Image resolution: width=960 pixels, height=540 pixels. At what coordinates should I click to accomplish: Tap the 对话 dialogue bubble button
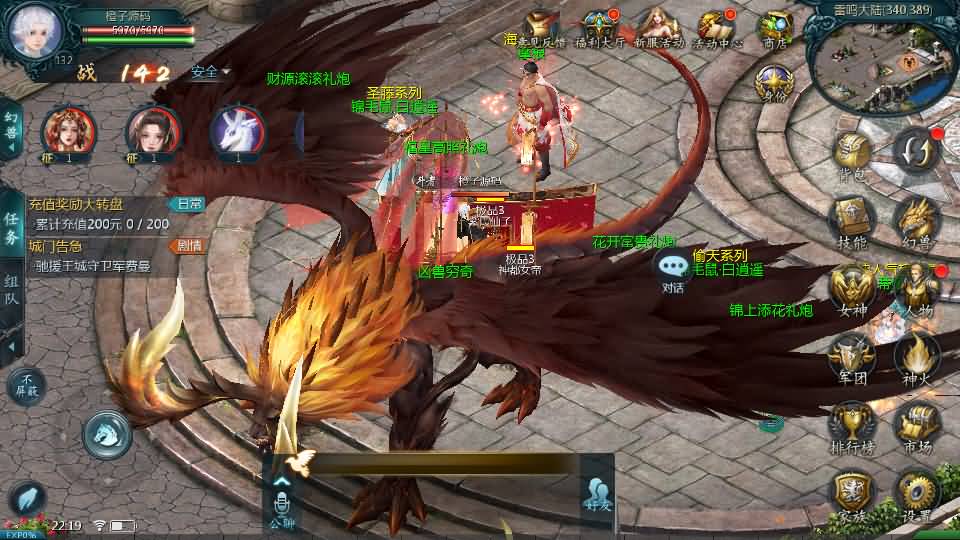pyautogui.click(x=673, y=268)
